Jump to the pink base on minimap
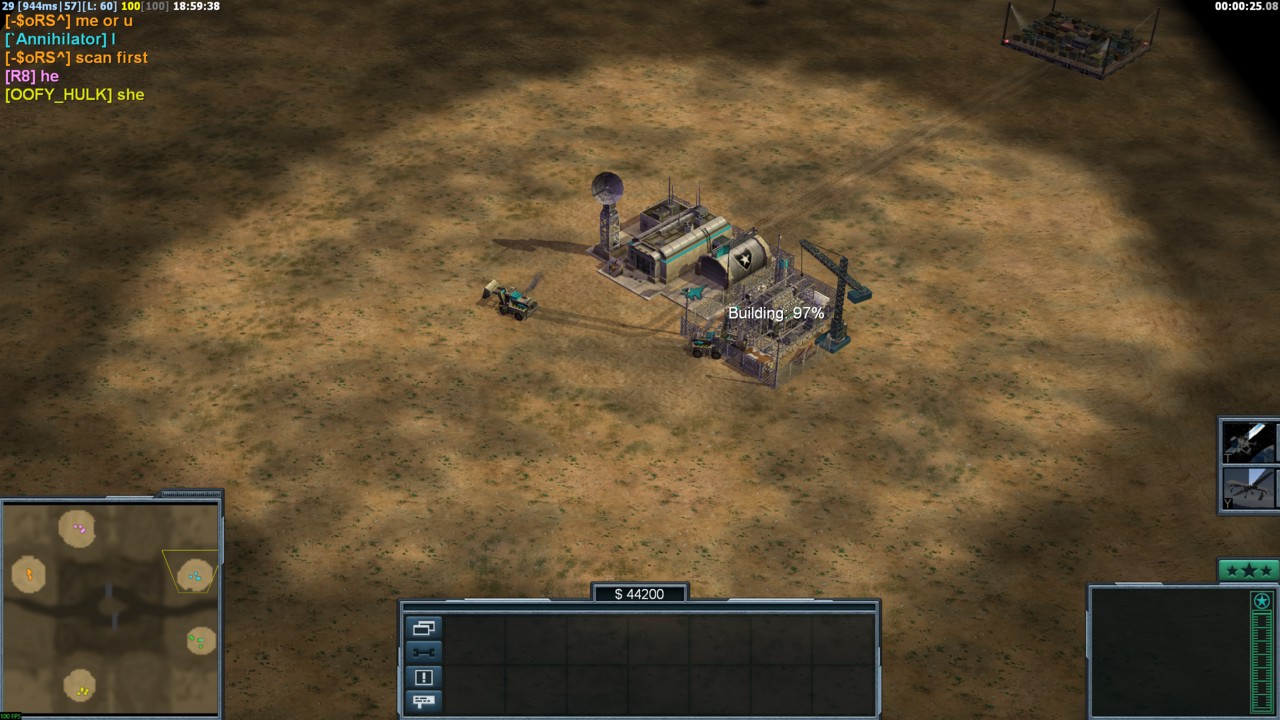This screenshot has height=720, width=1280. tap(78, 528)
